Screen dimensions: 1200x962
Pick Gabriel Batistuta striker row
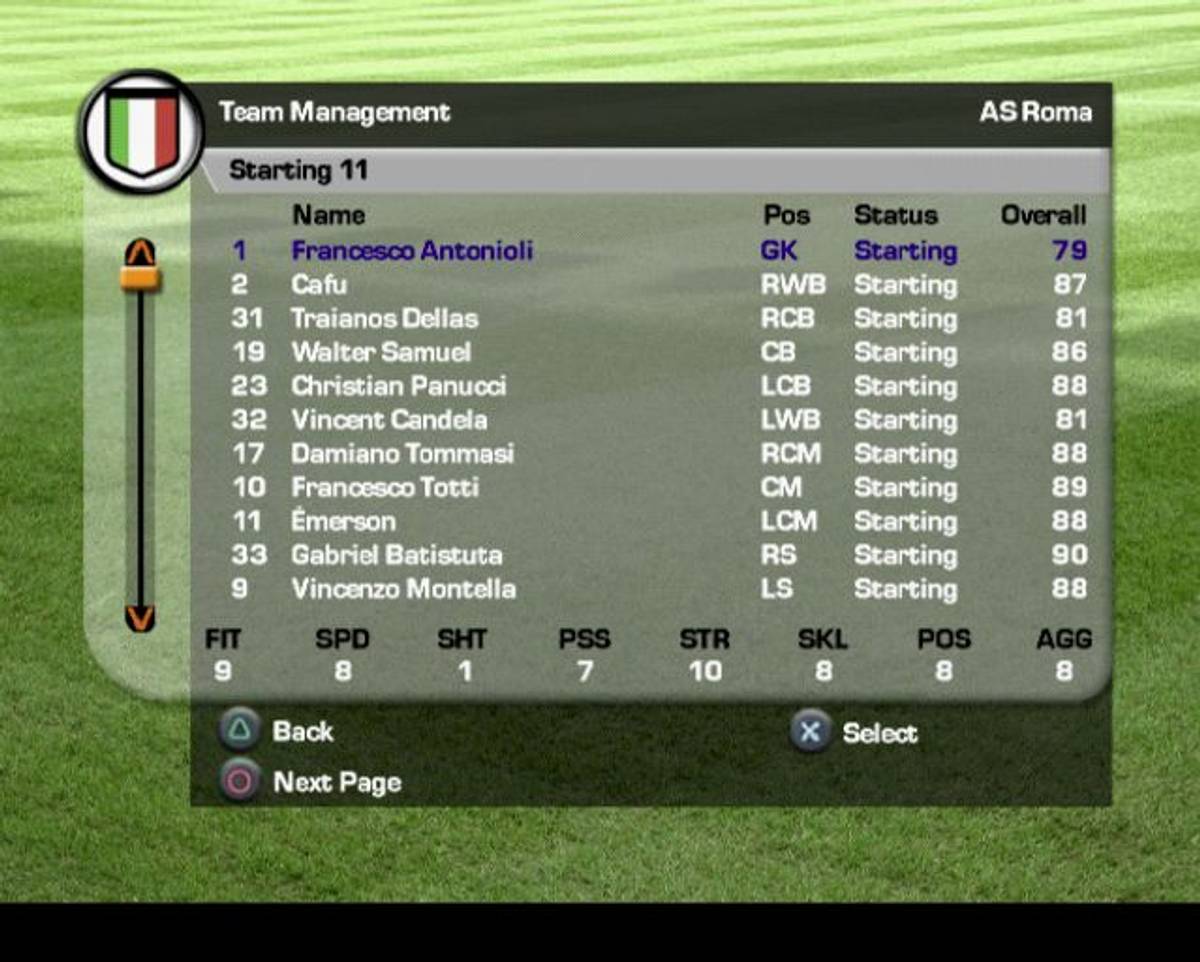pos(396,555)
